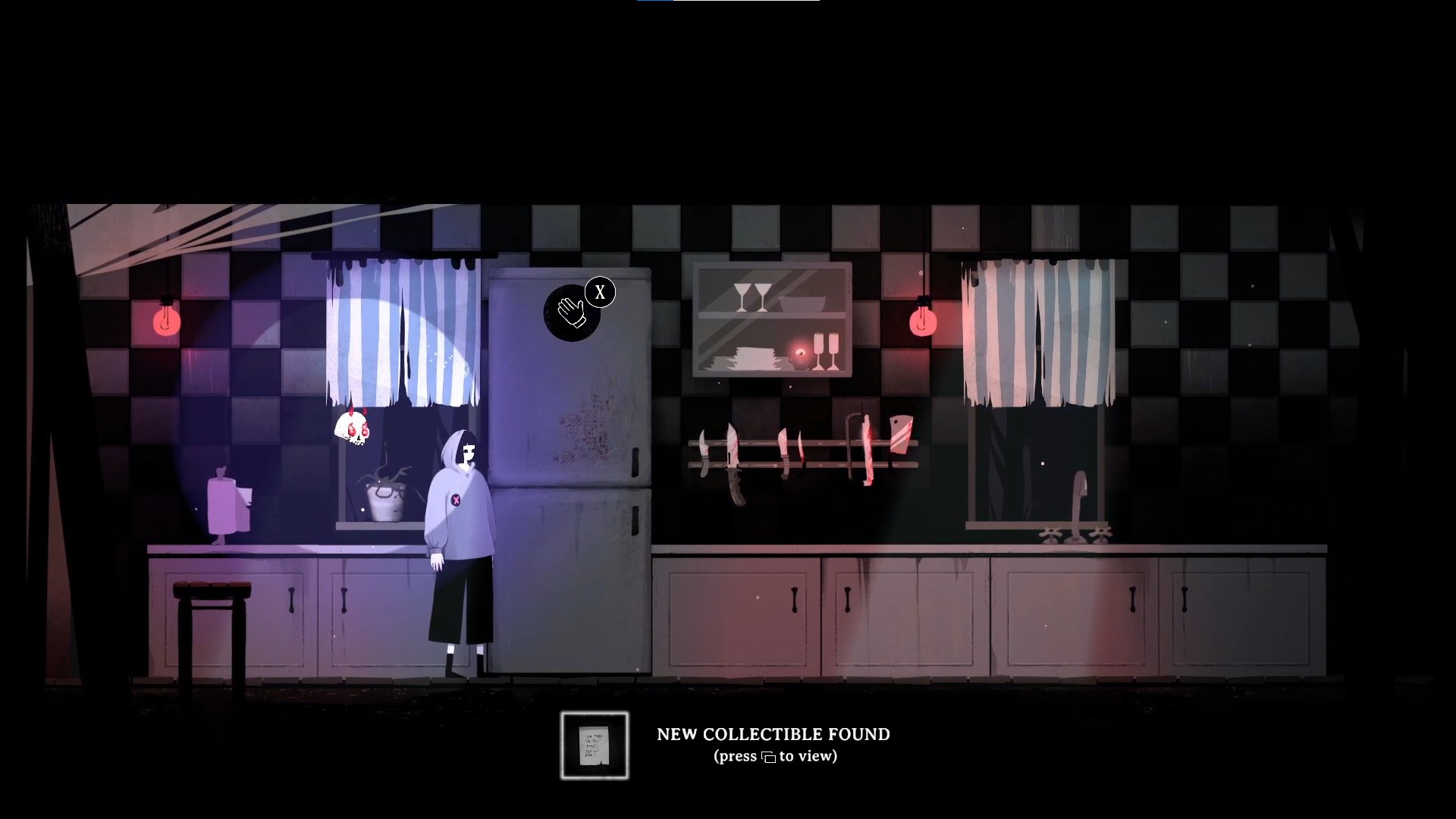Click the hand interaction icon on the fridge
The width and height of the screenshot is (1456, 819).
(x=571, y=312)
